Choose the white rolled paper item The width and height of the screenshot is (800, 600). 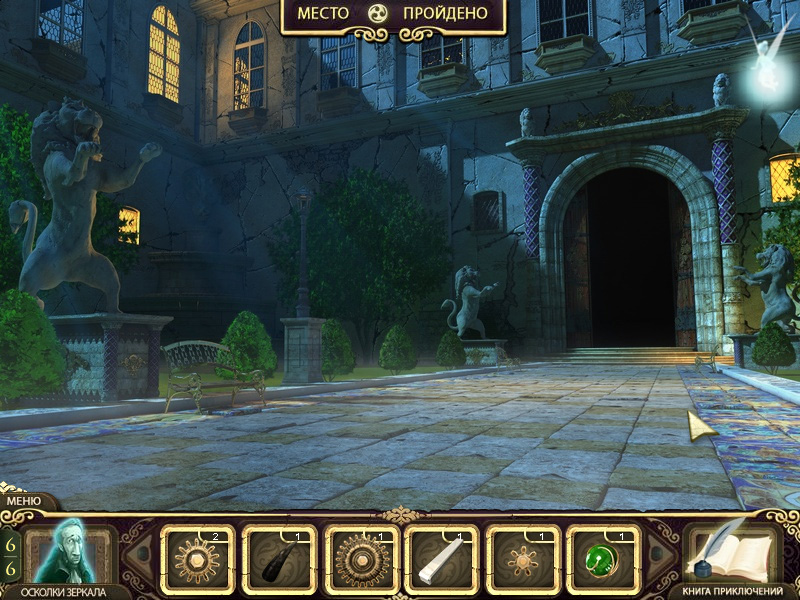pyautogui.click(x=442, y=557)
